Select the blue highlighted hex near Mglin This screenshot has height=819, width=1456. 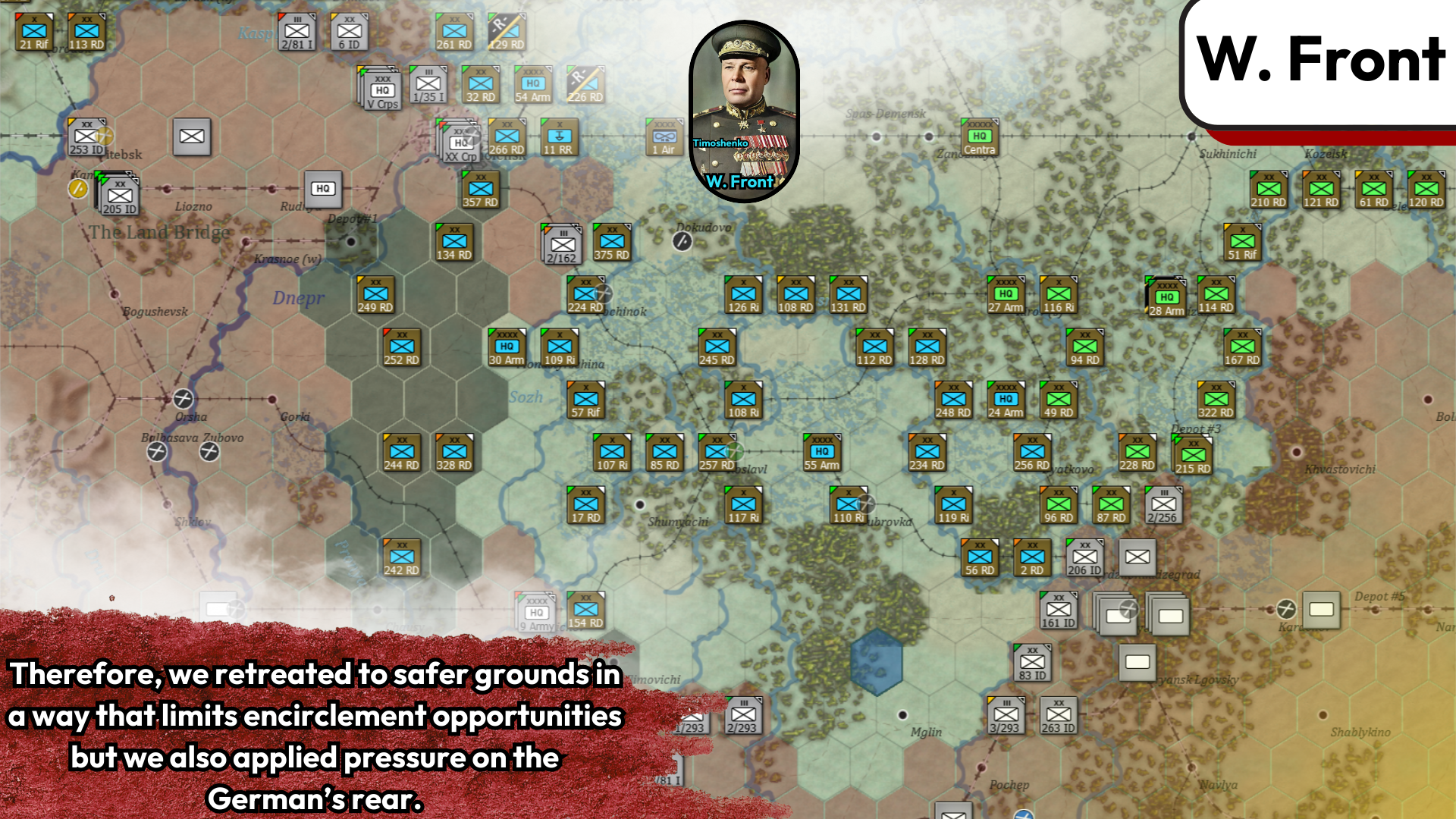pos(877,664)
